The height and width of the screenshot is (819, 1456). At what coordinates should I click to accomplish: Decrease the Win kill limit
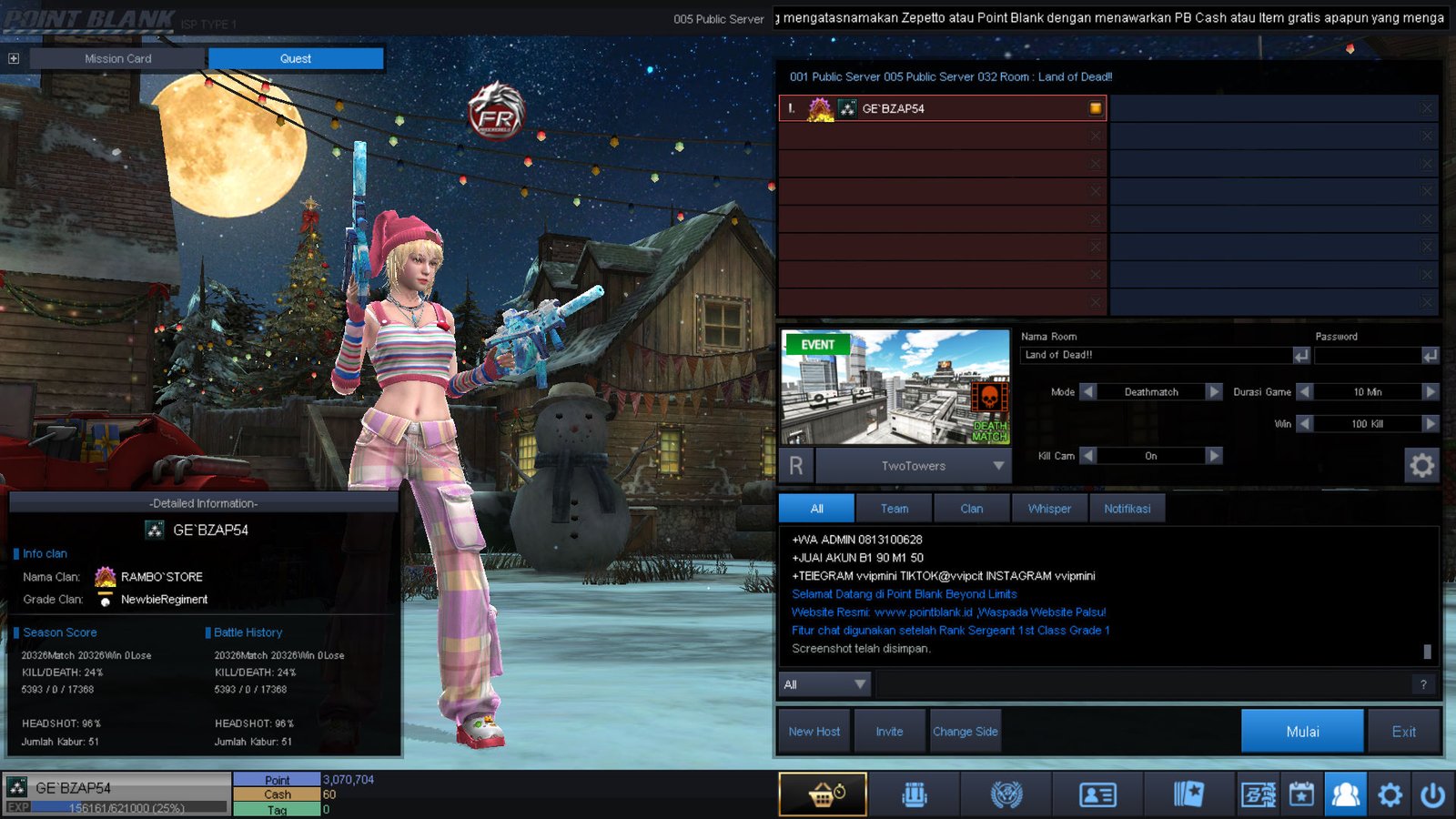coord(1305,424)
